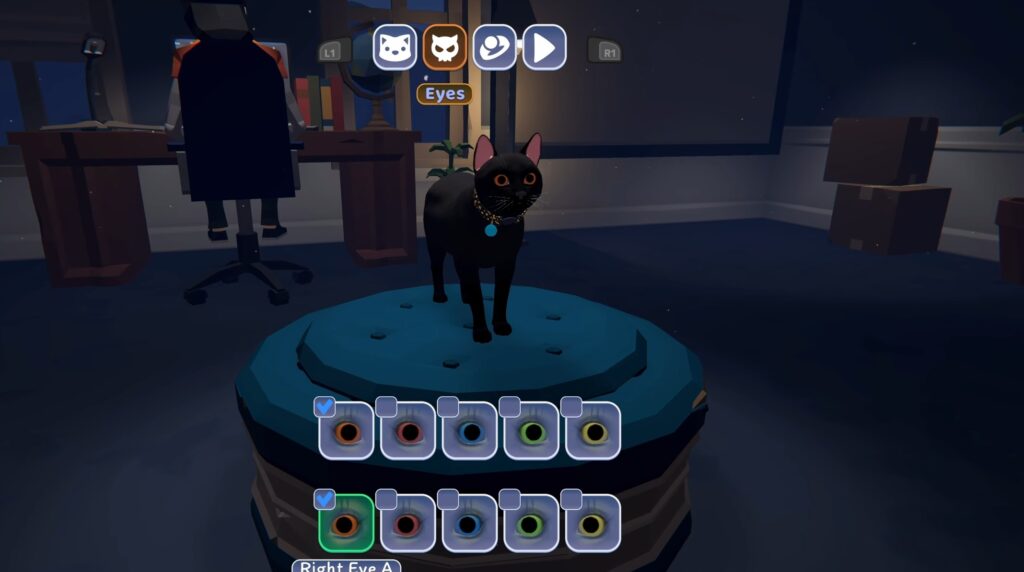Image resolution: width=1024 pixels, height=572 pixels.
Task: Choose the orange eye in the left-eye row
Action: click(347, 431)
